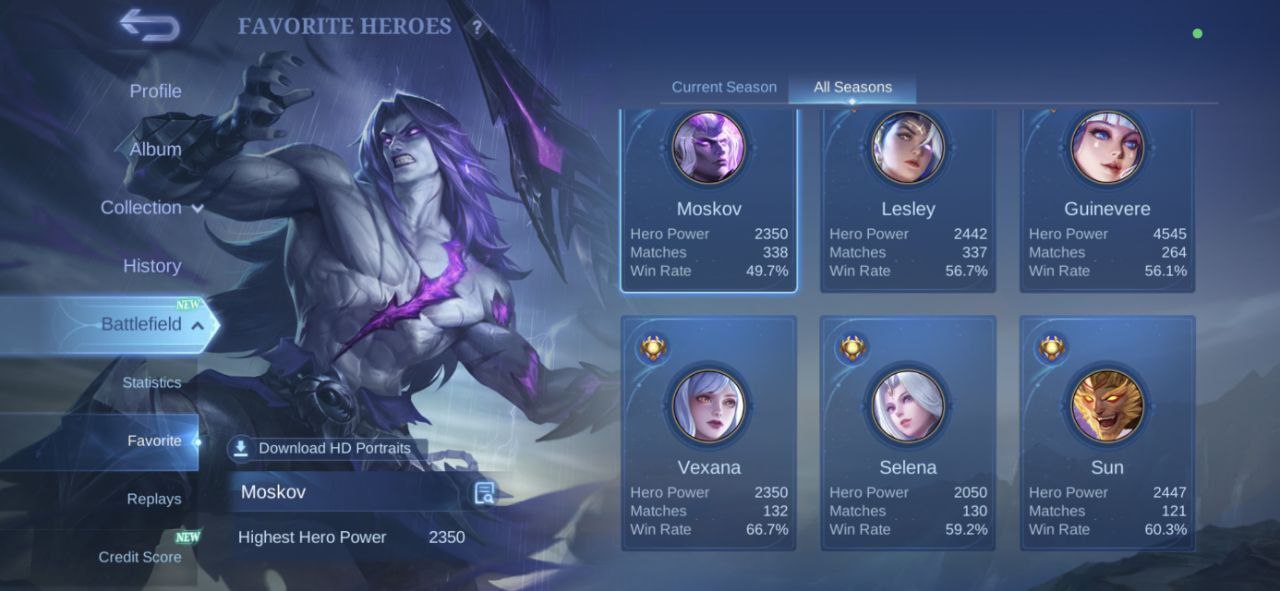The image size is (1280, 591).
Task: Show the Statistics submenu
Action: [152, 383]
